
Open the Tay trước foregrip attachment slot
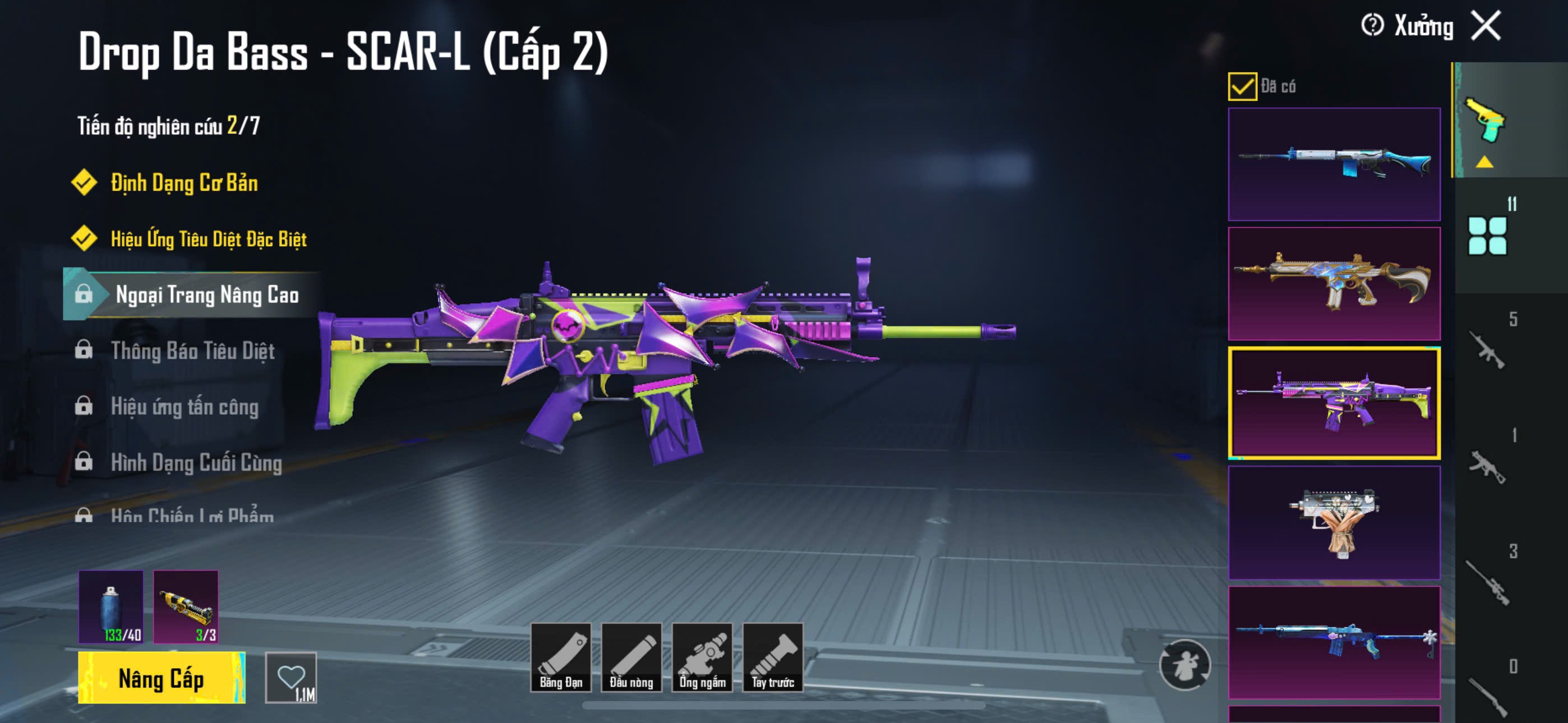point(772,657)
